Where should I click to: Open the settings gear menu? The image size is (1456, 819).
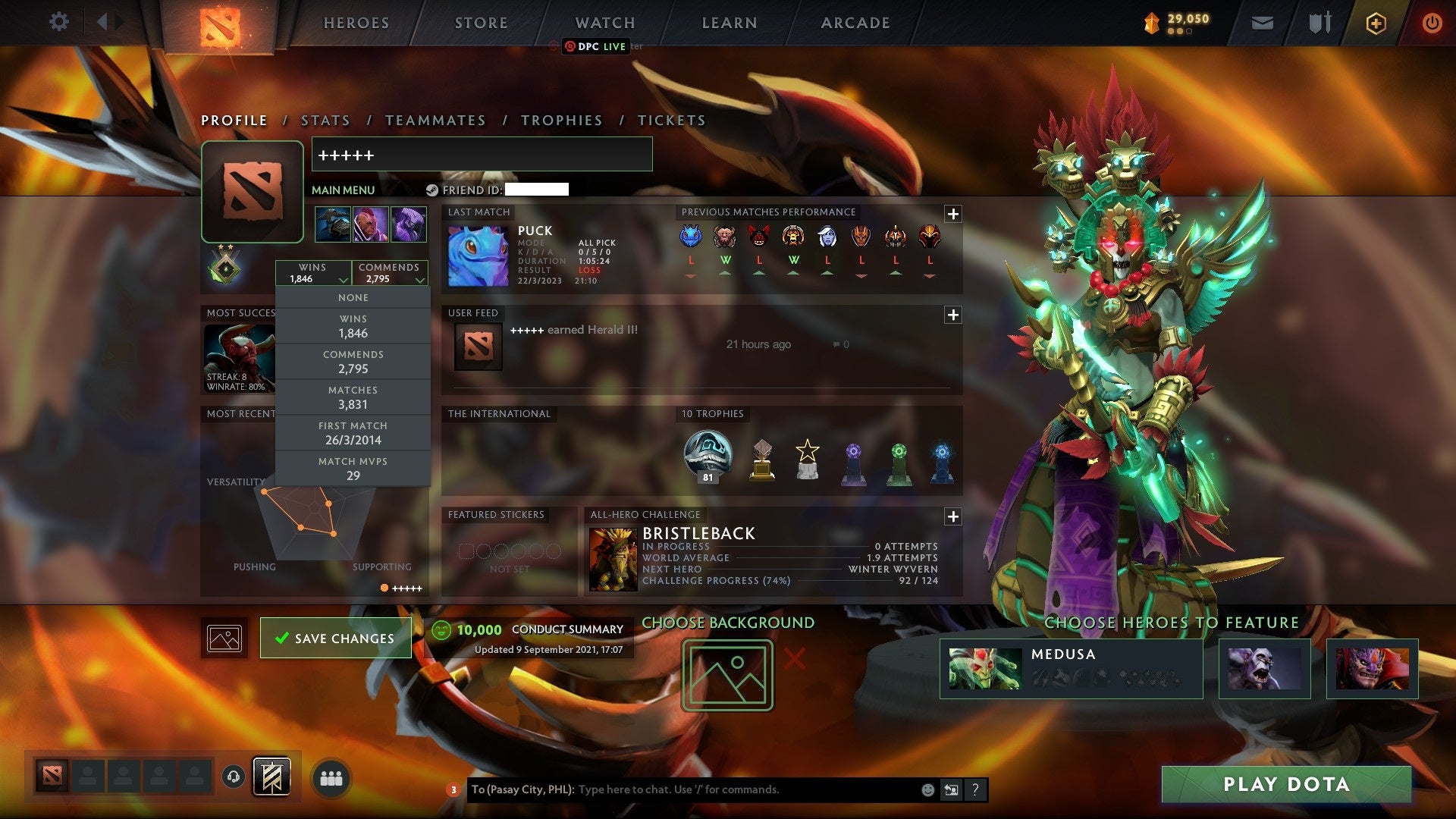point(58,22)
